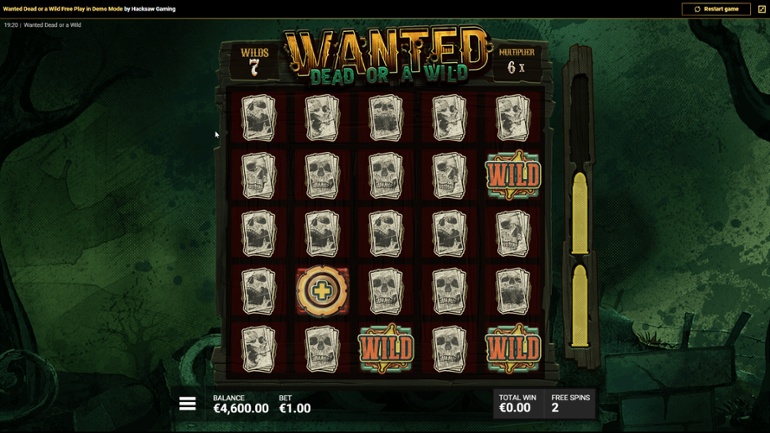This screenshot has height=433, width=770.
Task: Open the hamburger game menu
Action: point(187,404)
